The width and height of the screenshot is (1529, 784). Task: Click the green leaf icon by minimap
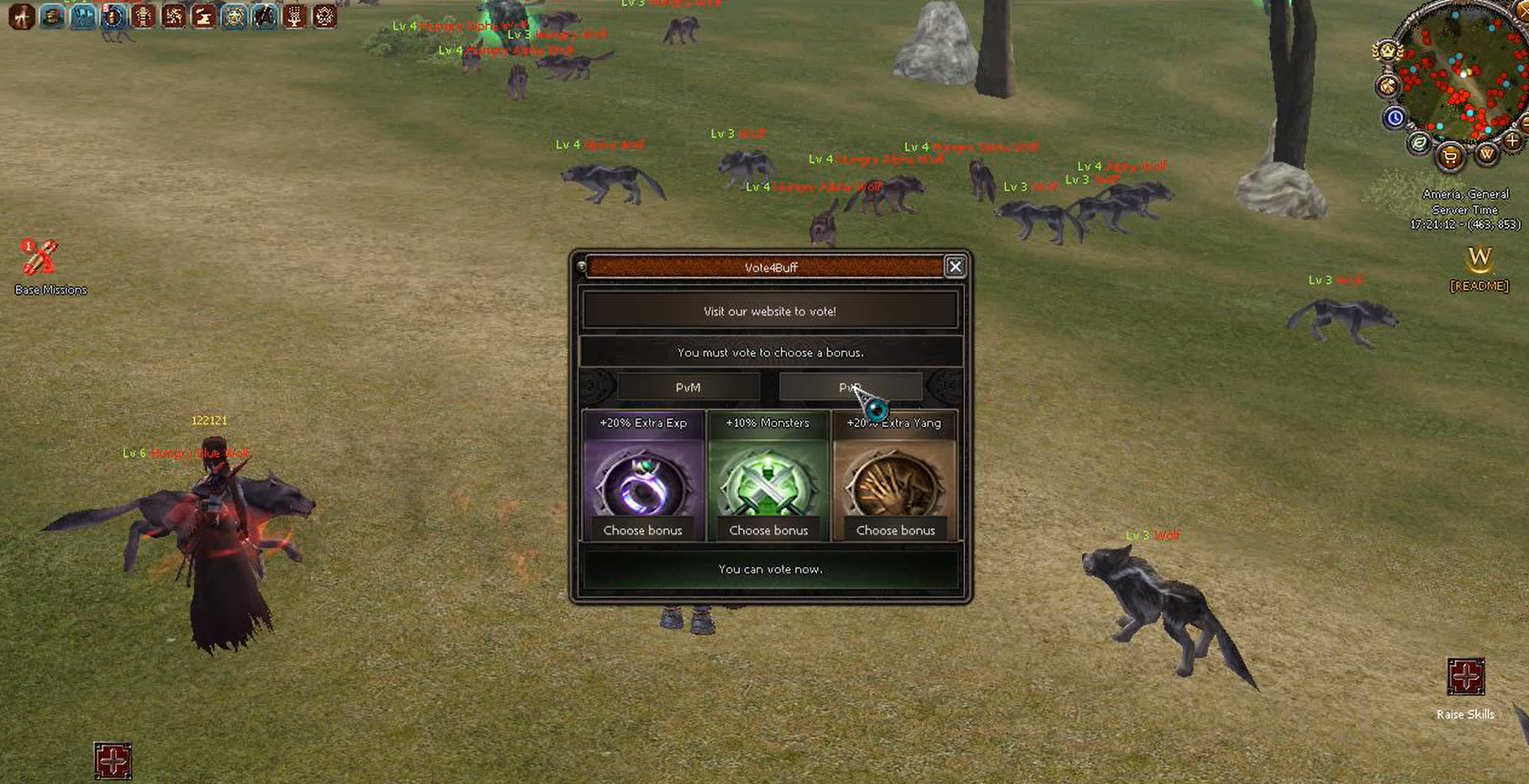(1419, 143)
